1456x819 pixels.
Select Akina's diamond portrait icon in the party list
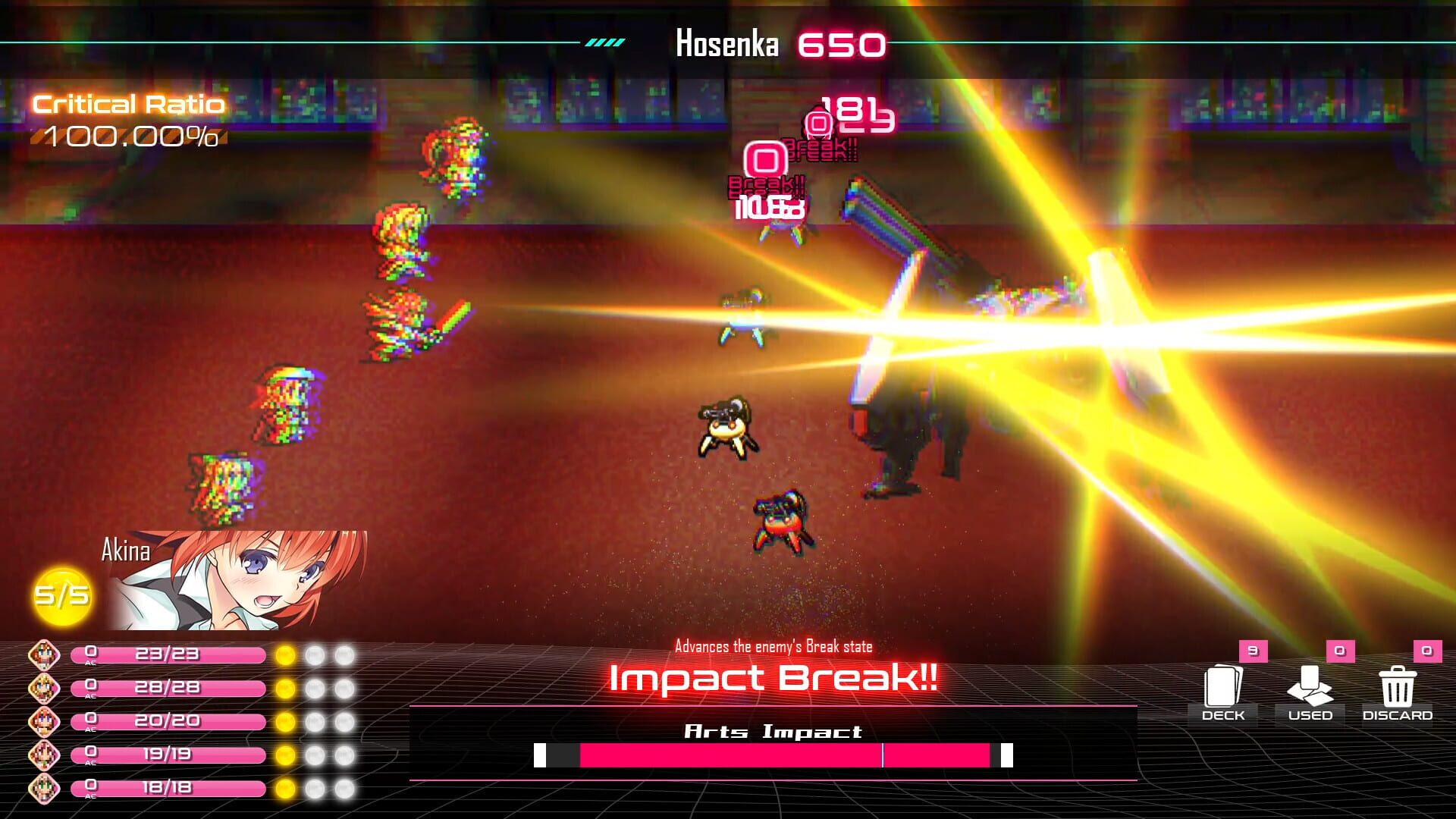[43, 654]
